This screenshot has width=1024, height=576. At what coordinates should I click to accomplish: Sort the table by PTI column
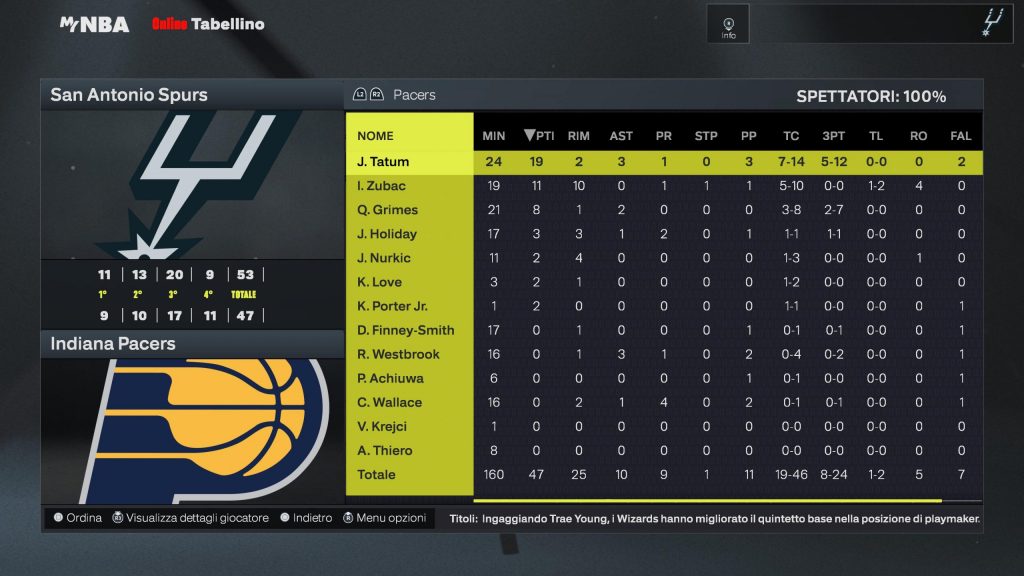point(538,136)
